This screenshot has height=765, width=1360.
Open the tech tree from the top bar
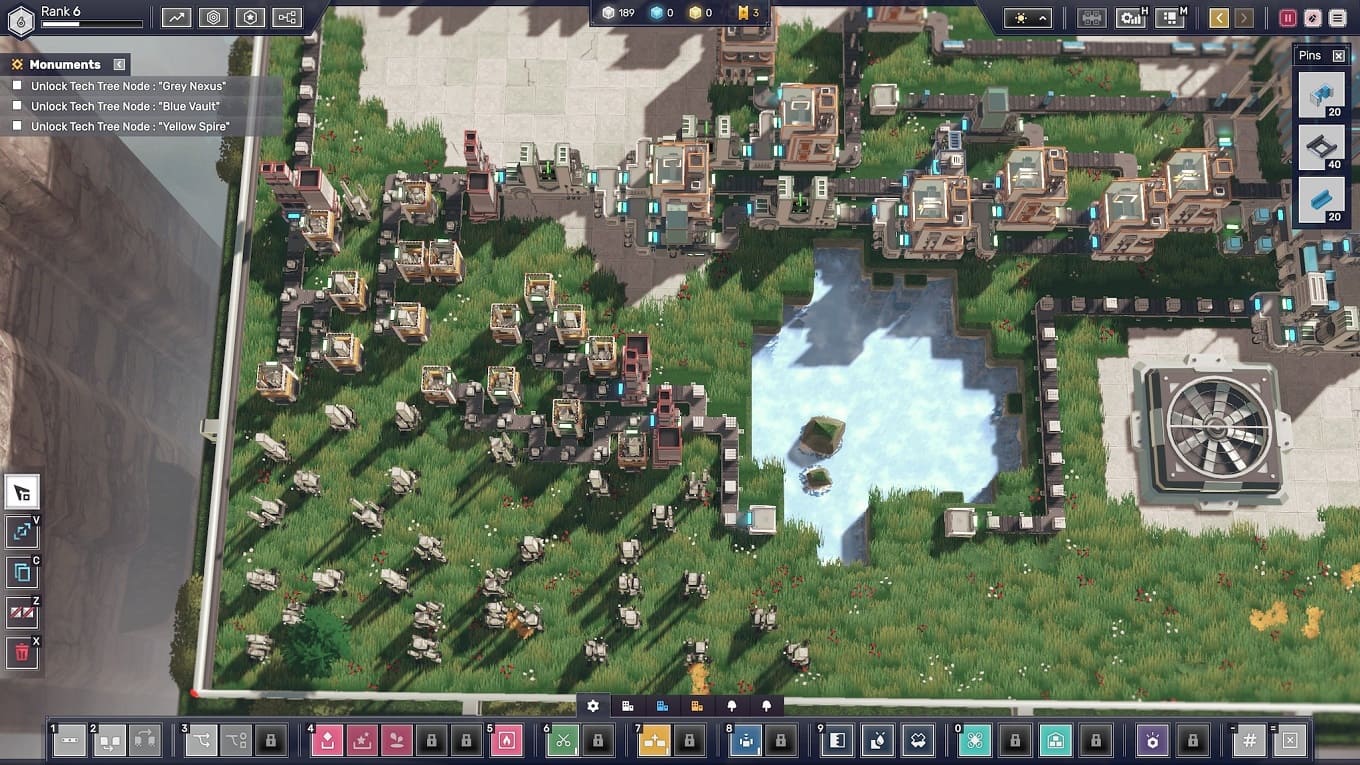(x=287, y=17)
